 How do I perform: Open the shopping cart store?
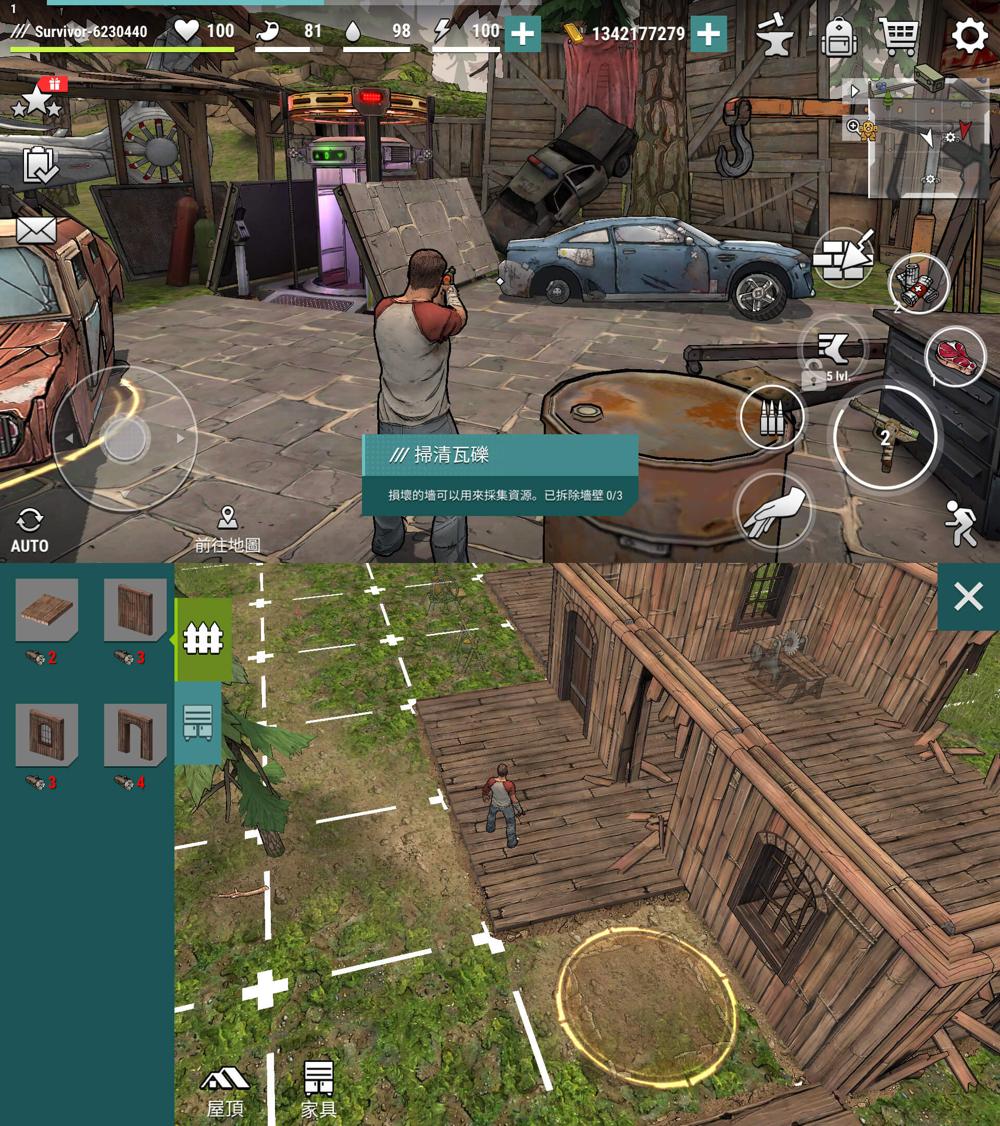899,36
